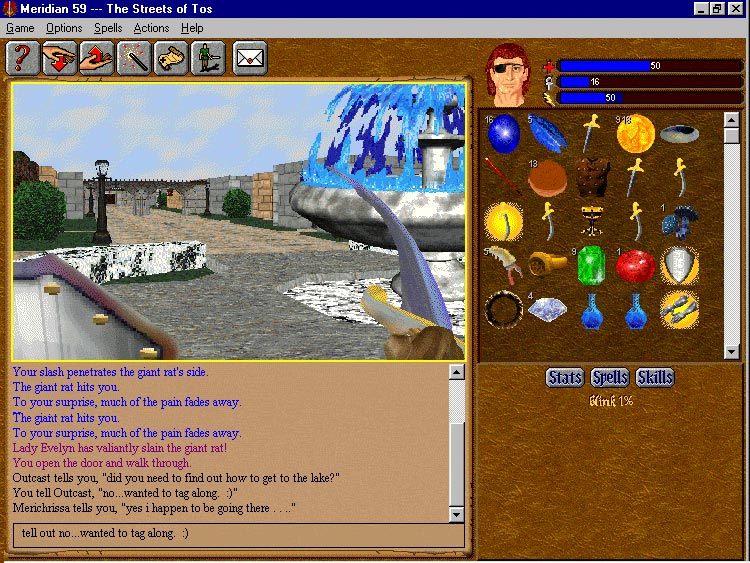Select the white diamond in inventory
Viewport: 750px width, 563px height.
pos(547,310)
